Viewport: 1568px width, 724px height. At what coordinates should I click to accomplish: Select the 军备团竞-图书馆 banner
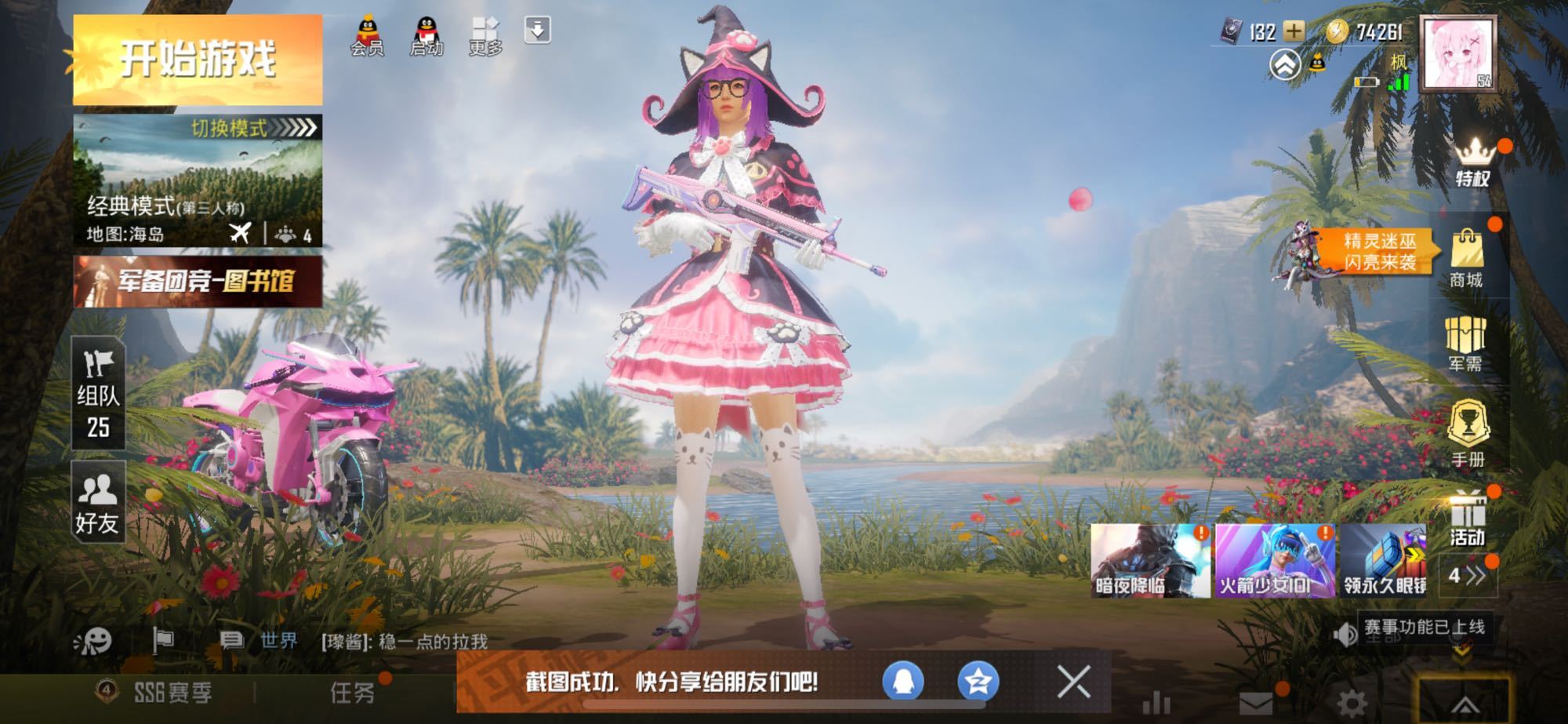click(198, 281)
